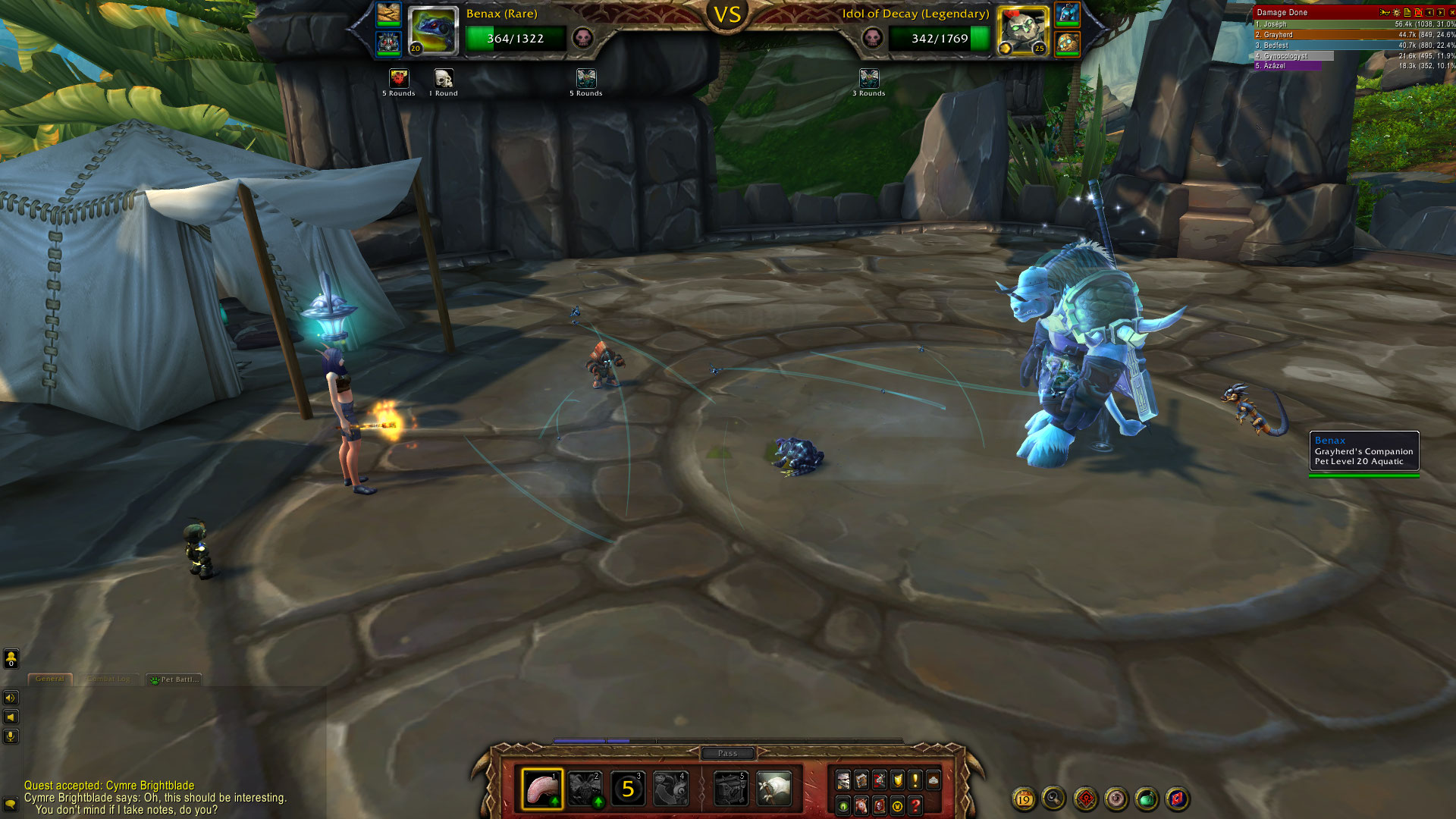
Task: Open the red question mark help button
Action: [915, 805]
